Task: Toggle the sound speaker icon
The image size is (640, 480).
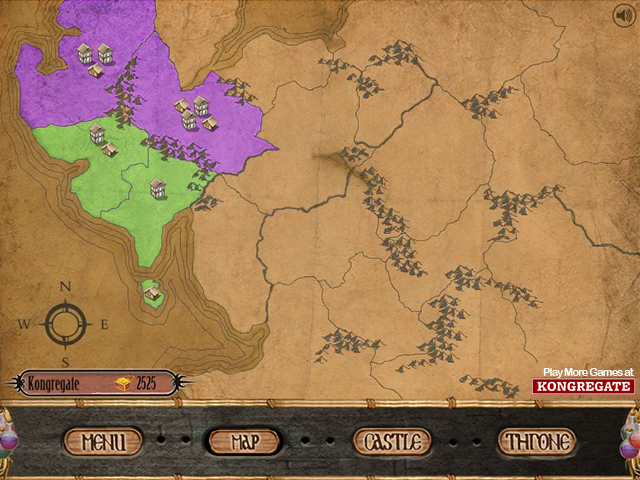Action: tap(624, 14)
